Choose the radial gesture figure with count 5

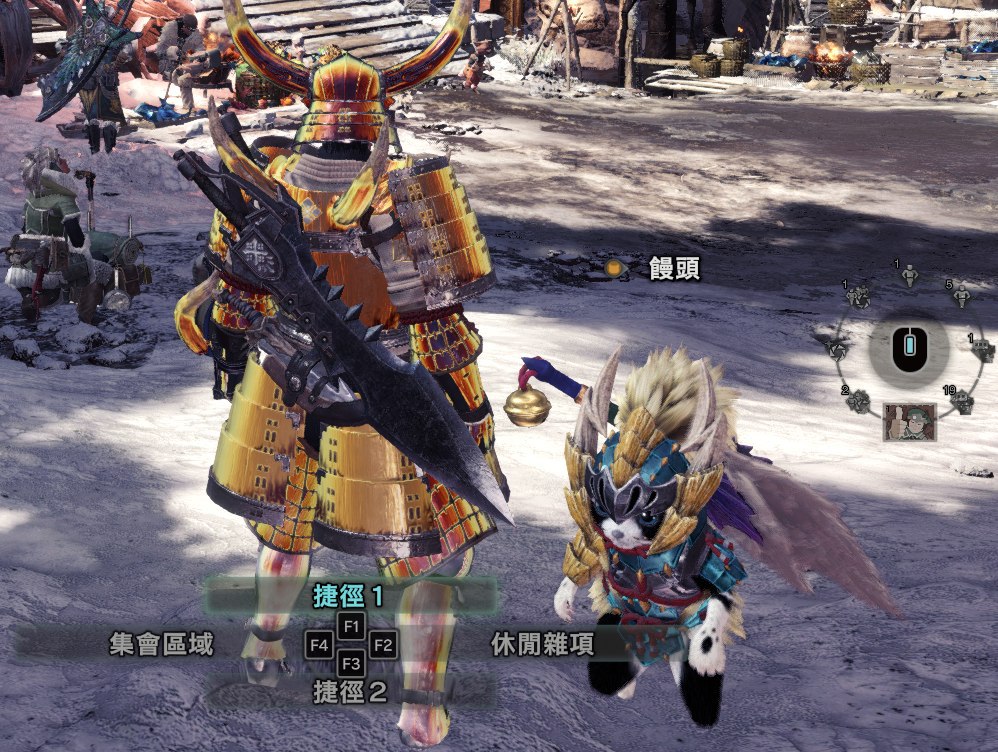962,296
